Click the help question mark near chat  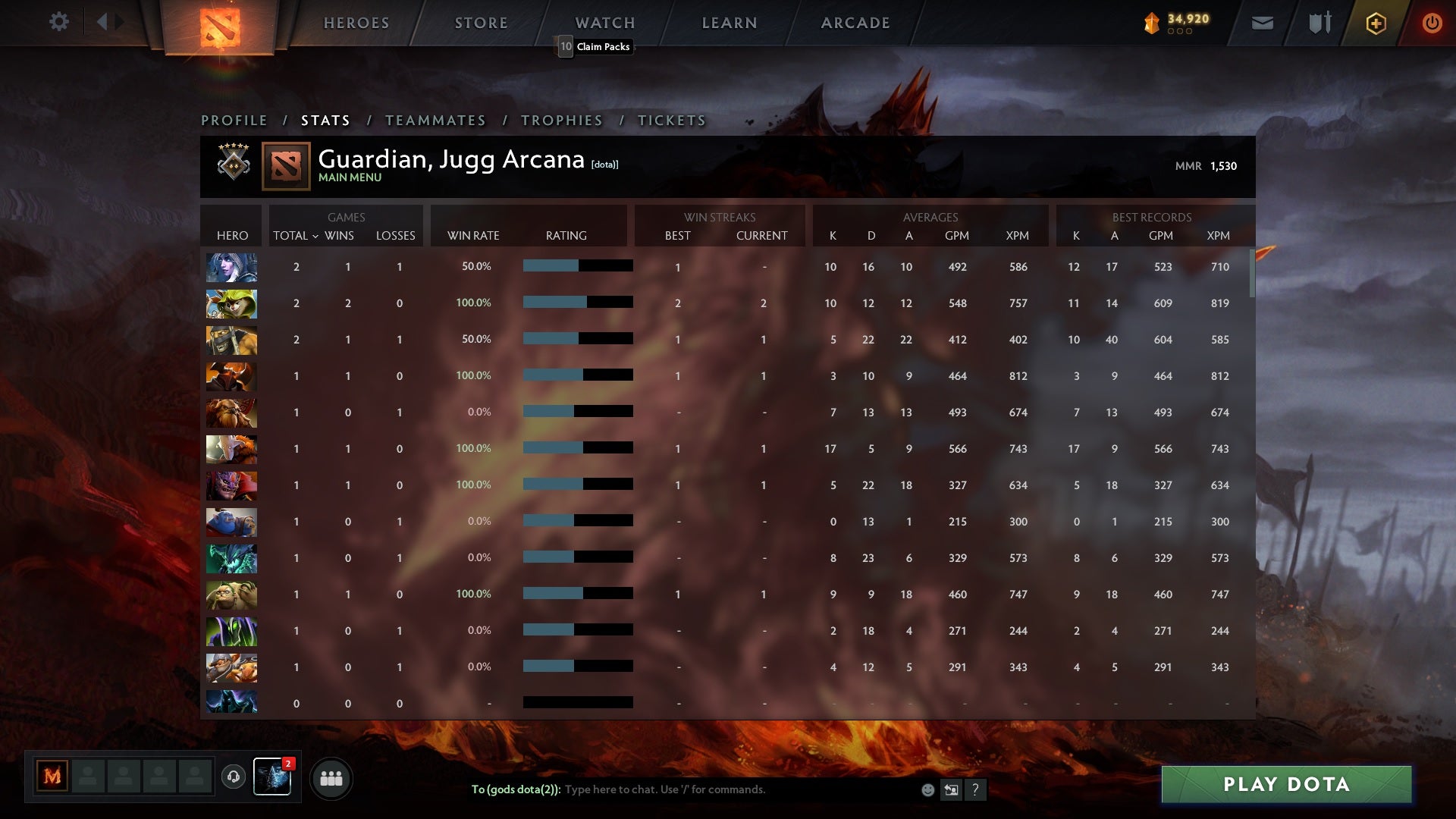(x=976, y=789)
